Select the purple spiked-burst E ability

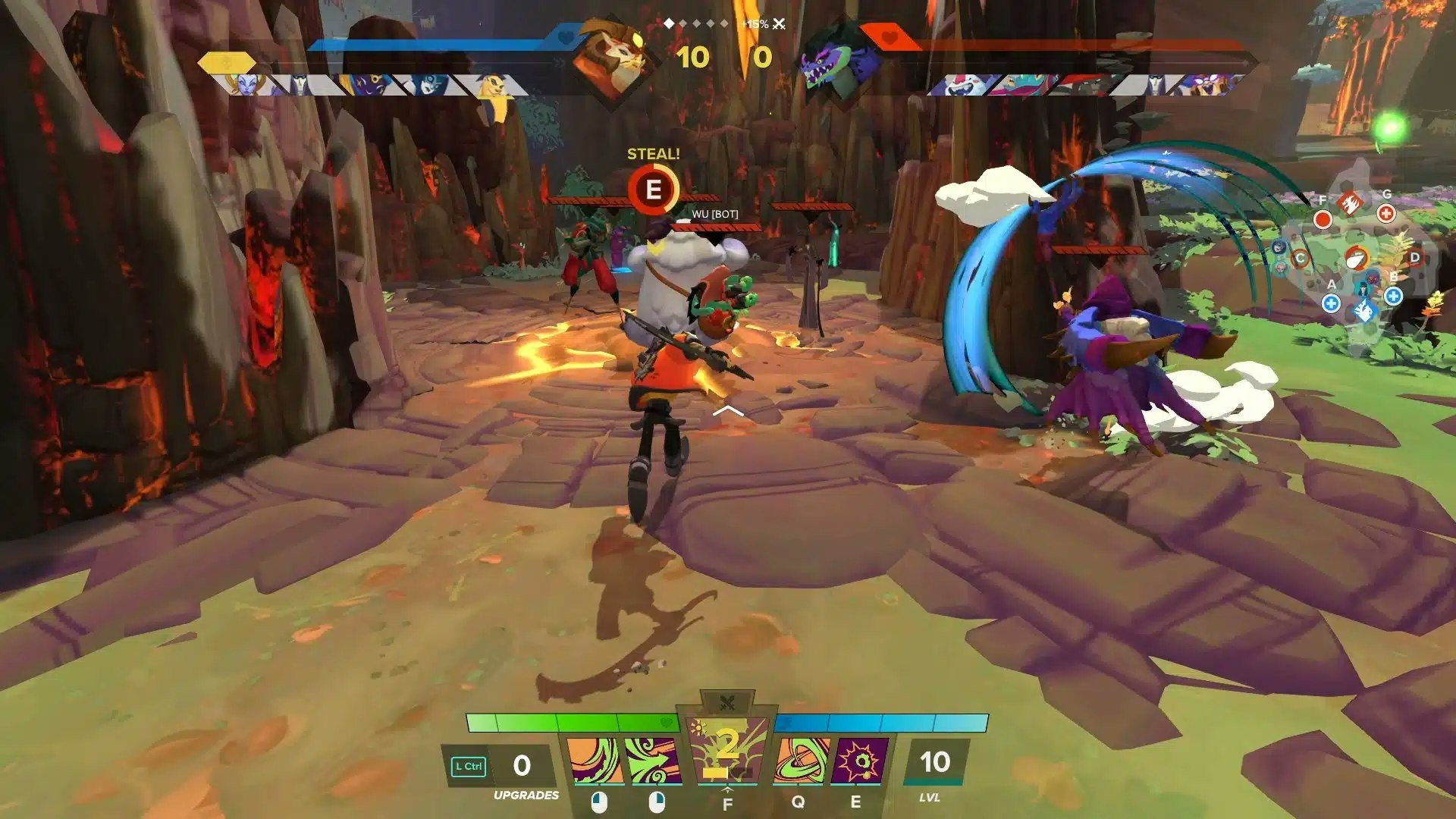coord(859,761)
